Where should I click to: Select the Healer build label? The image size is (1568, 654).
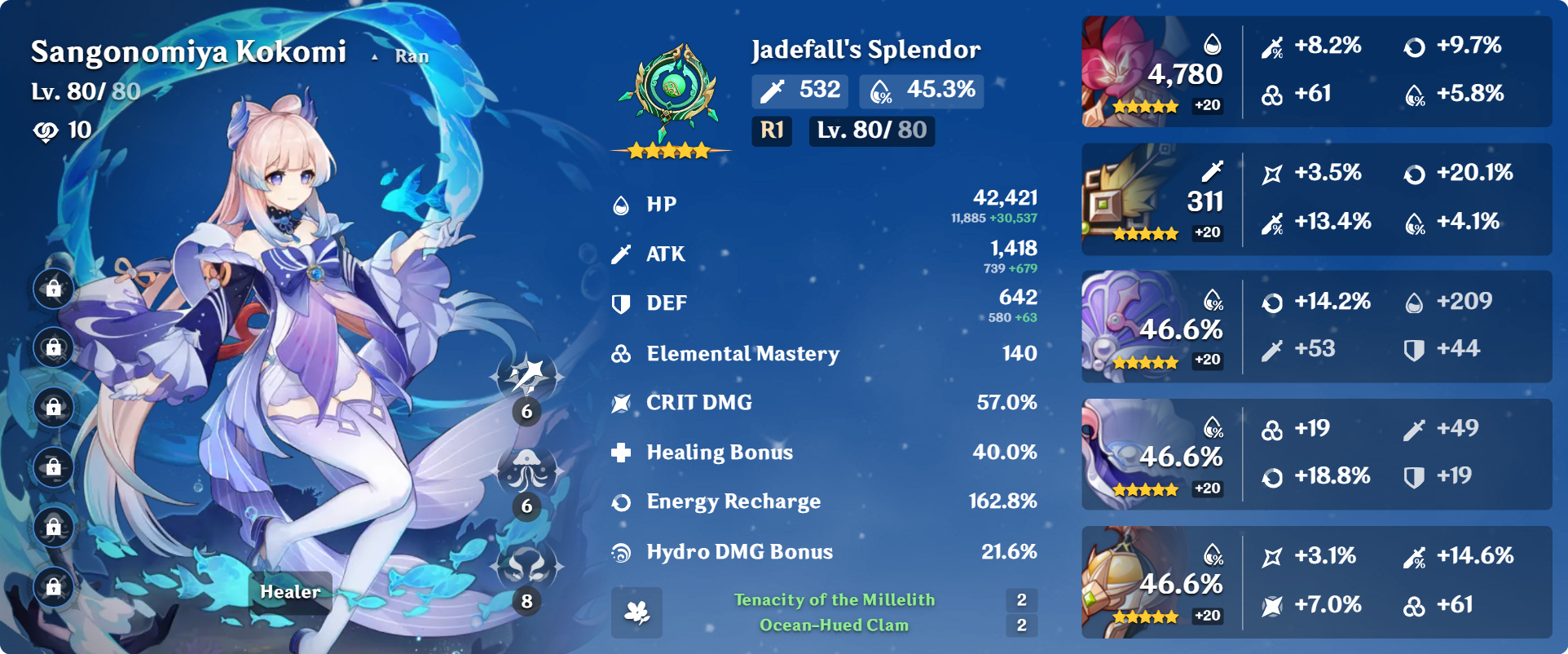[x=290, y=592]
